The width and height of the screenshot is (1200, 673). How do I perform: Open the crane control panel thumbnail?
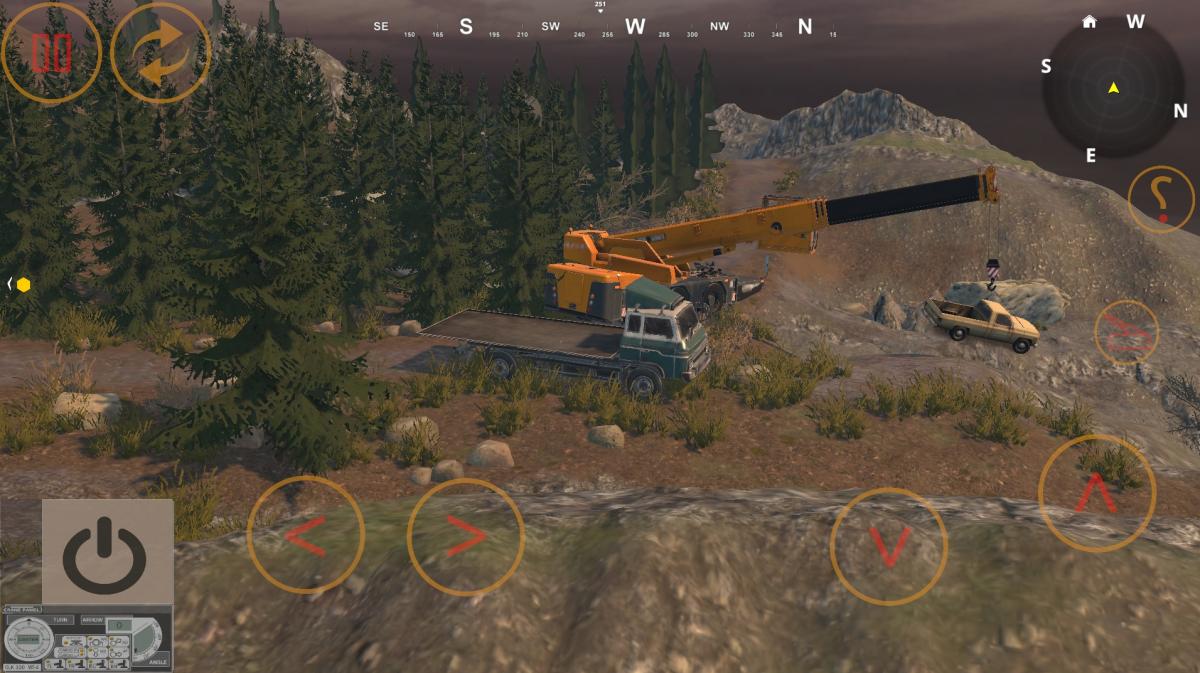(86, 638)
